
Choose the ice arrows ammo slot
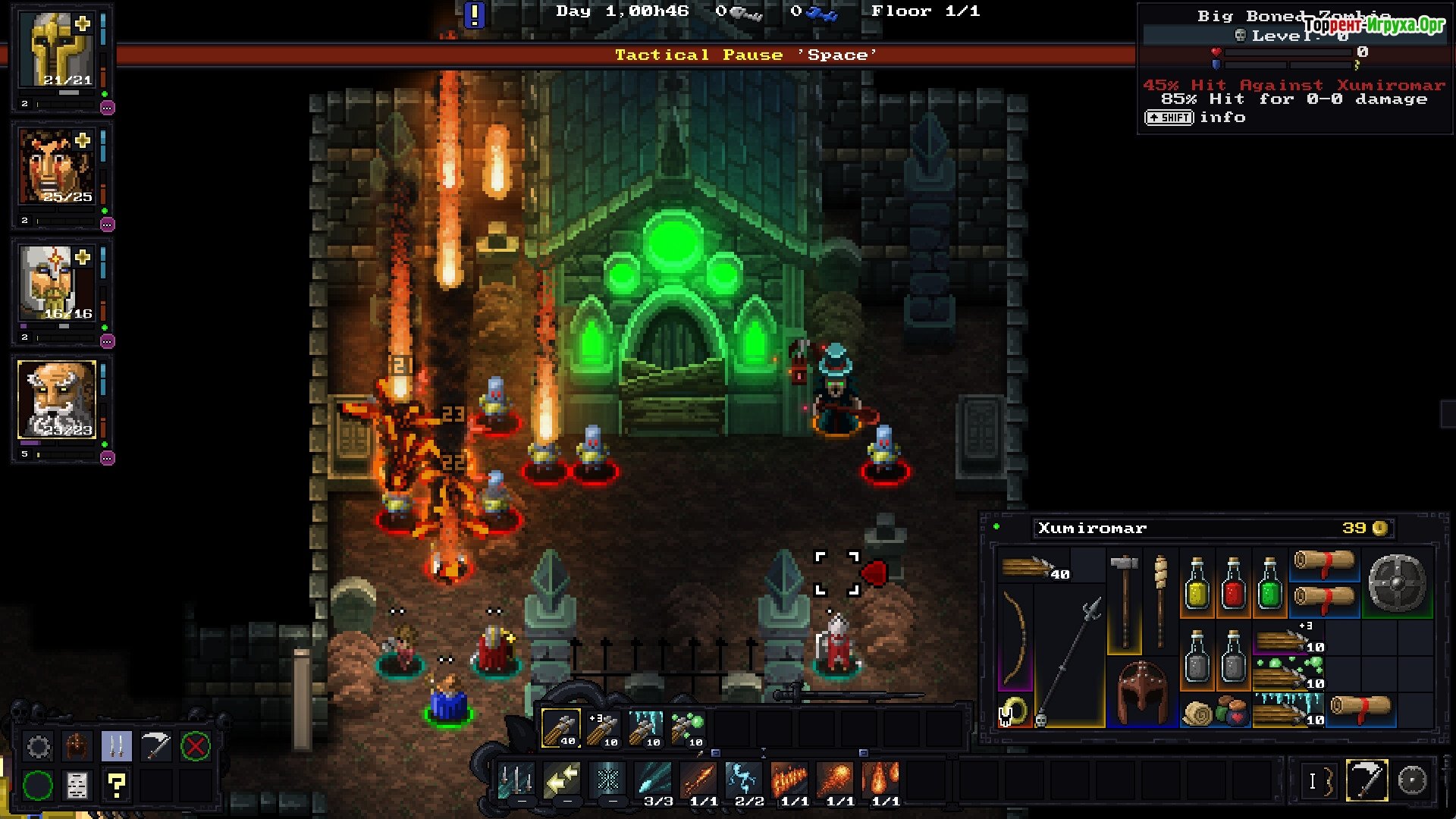coord(646,728)
